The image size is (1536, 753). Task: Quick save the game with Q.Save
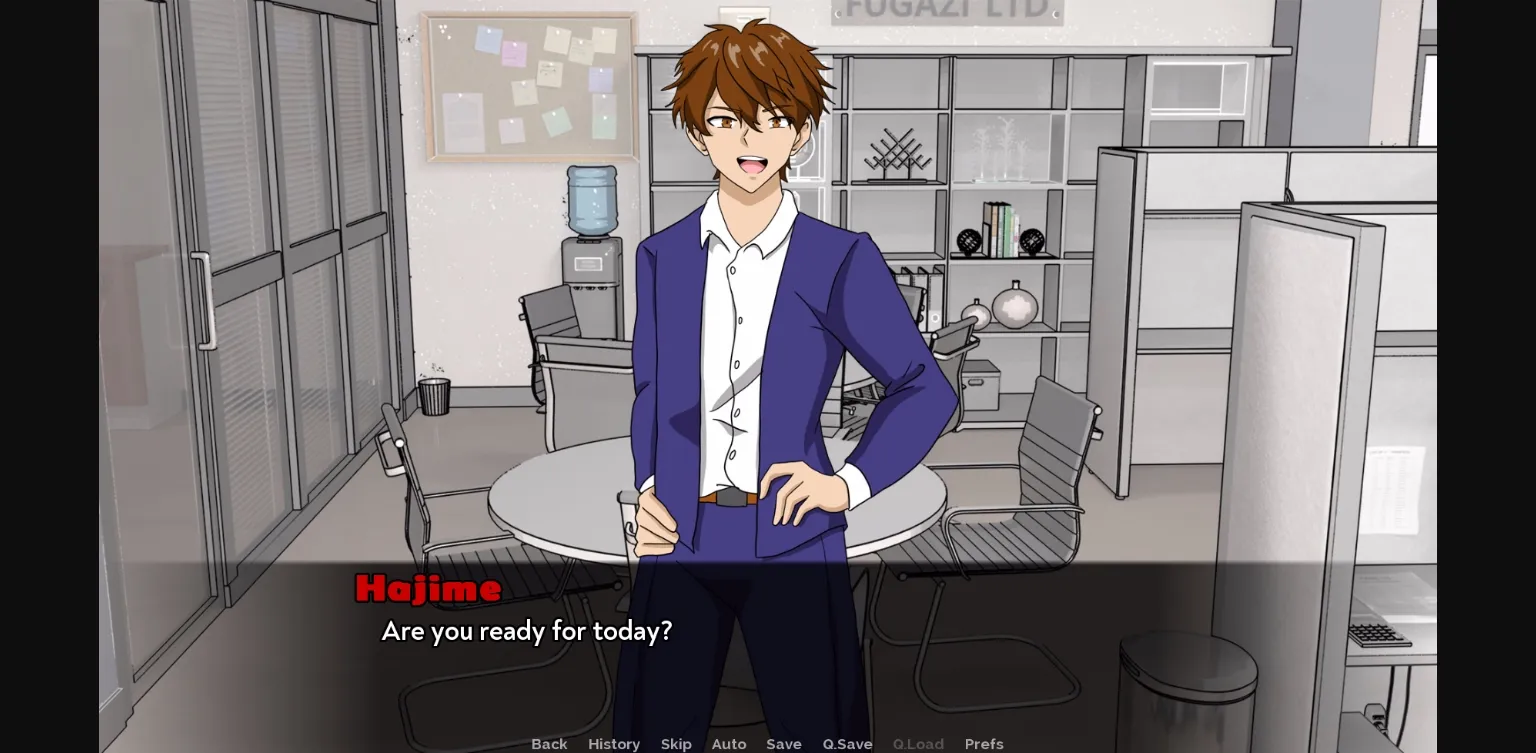tap(847, 744)
